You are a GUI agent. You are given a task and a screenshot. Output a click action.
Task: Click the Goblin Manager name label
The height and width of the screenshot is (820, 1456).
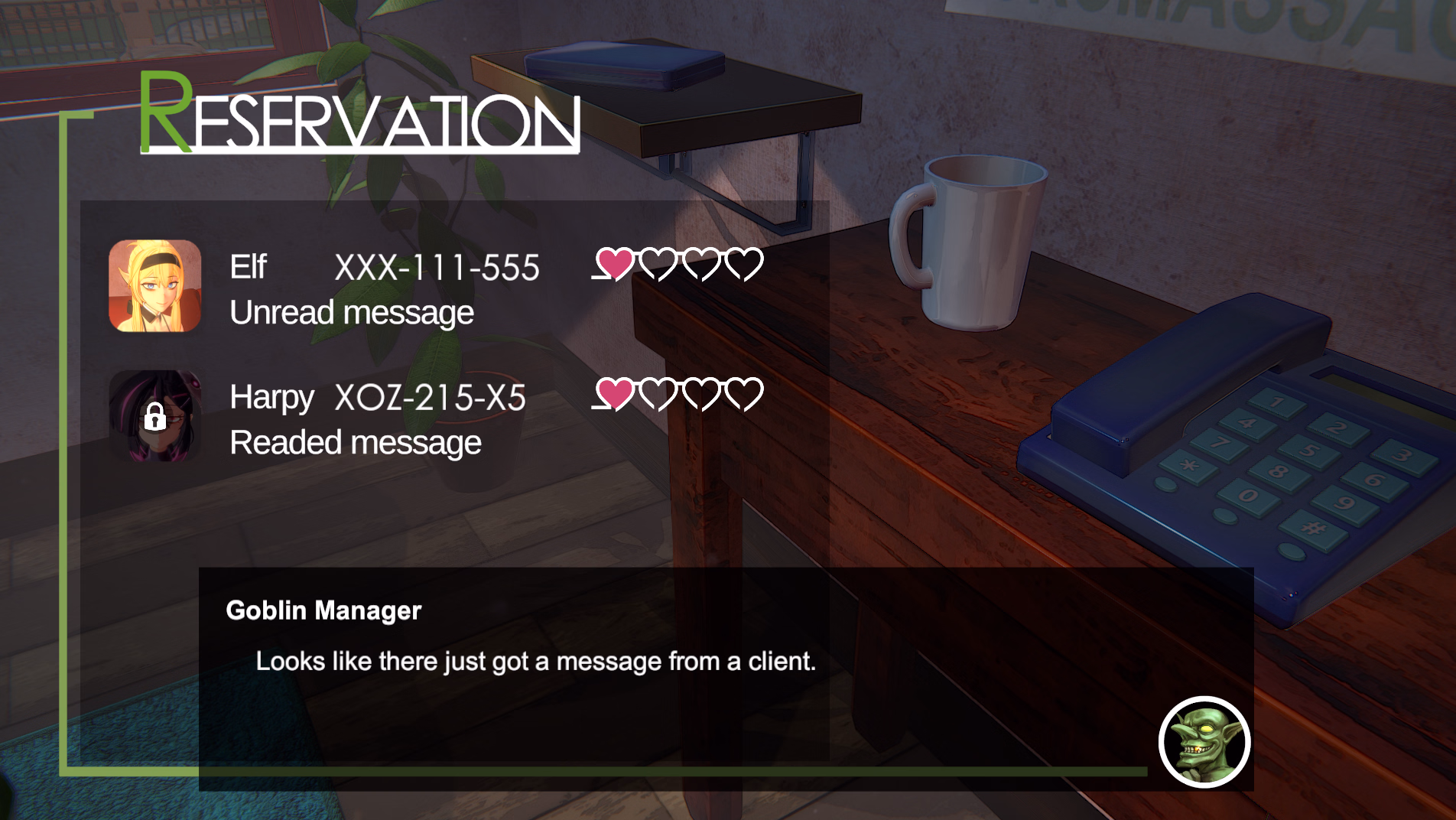324,610
